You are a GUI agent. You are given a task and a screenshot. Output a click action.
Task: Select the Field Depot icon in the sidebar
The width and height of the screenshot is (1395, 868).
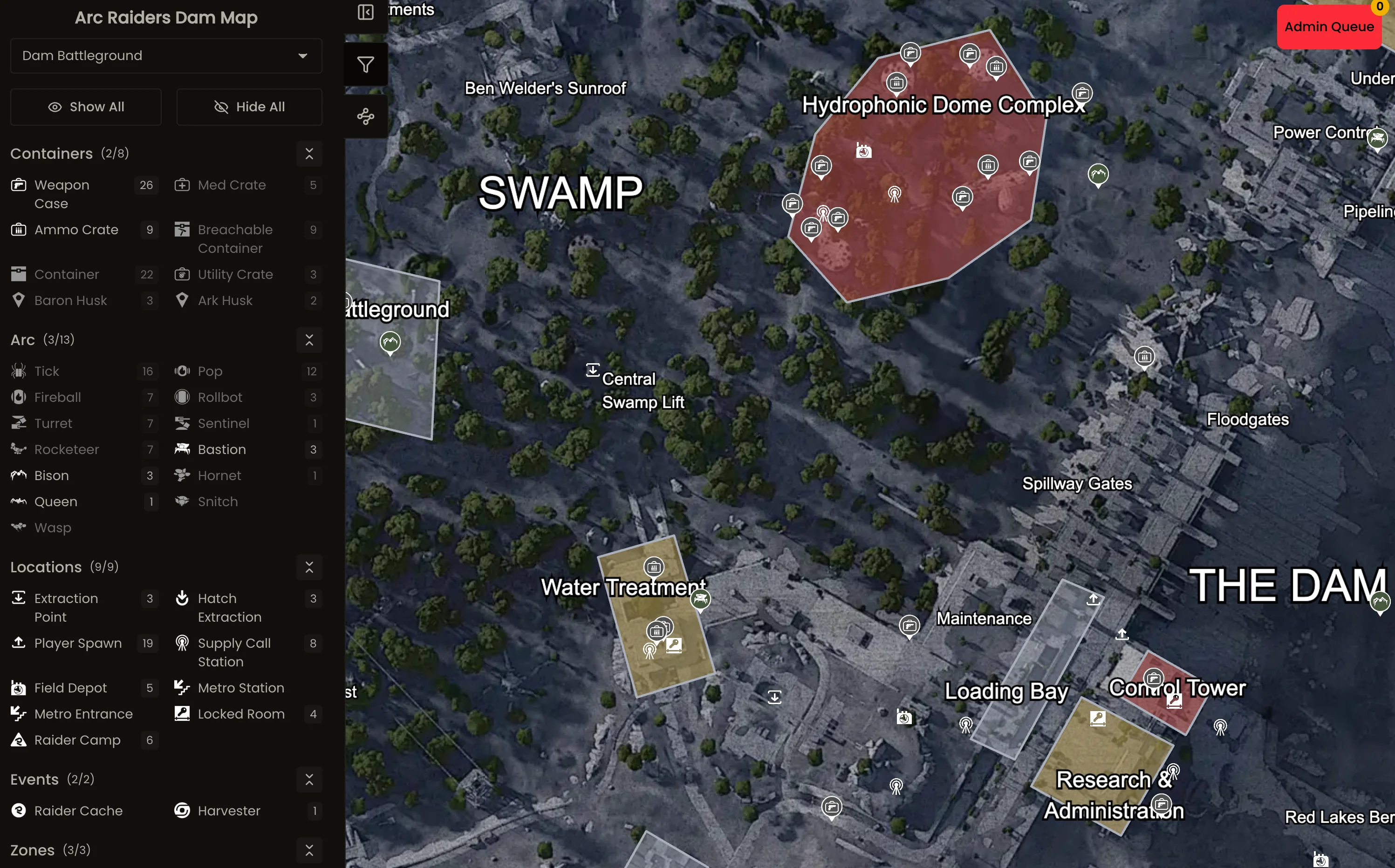tap(19, 688)
